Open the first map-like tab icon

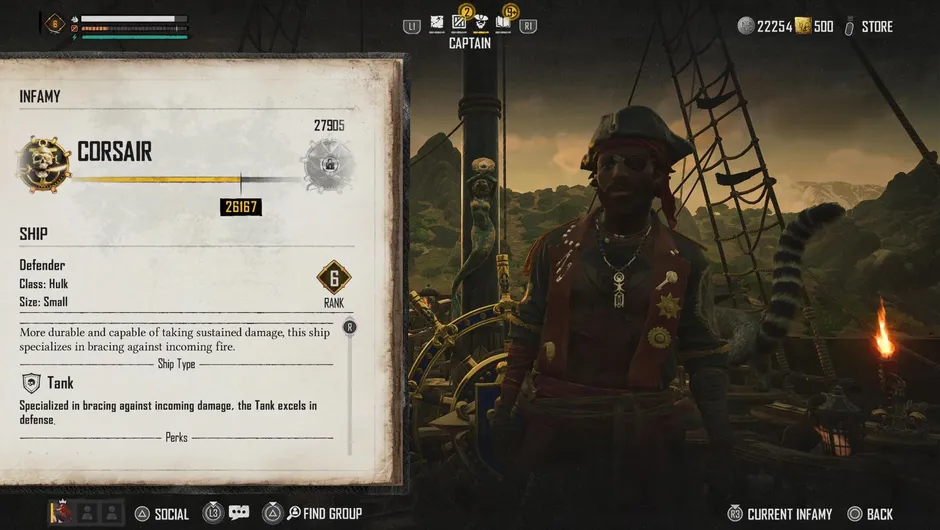coord(437,23)
